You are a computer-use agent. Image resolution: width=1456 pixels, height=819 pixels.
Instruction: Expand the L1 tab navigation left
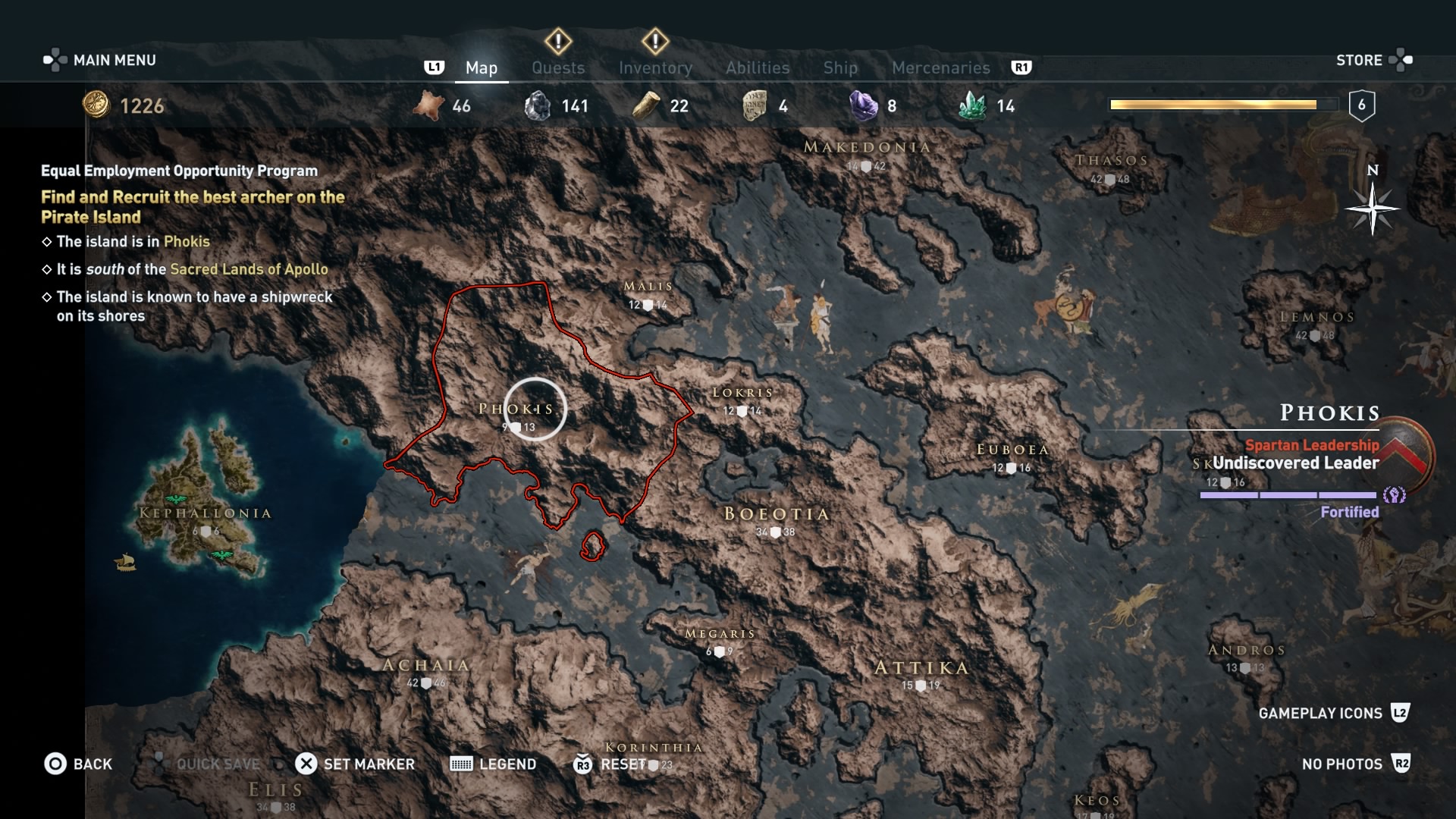point(435,67)
